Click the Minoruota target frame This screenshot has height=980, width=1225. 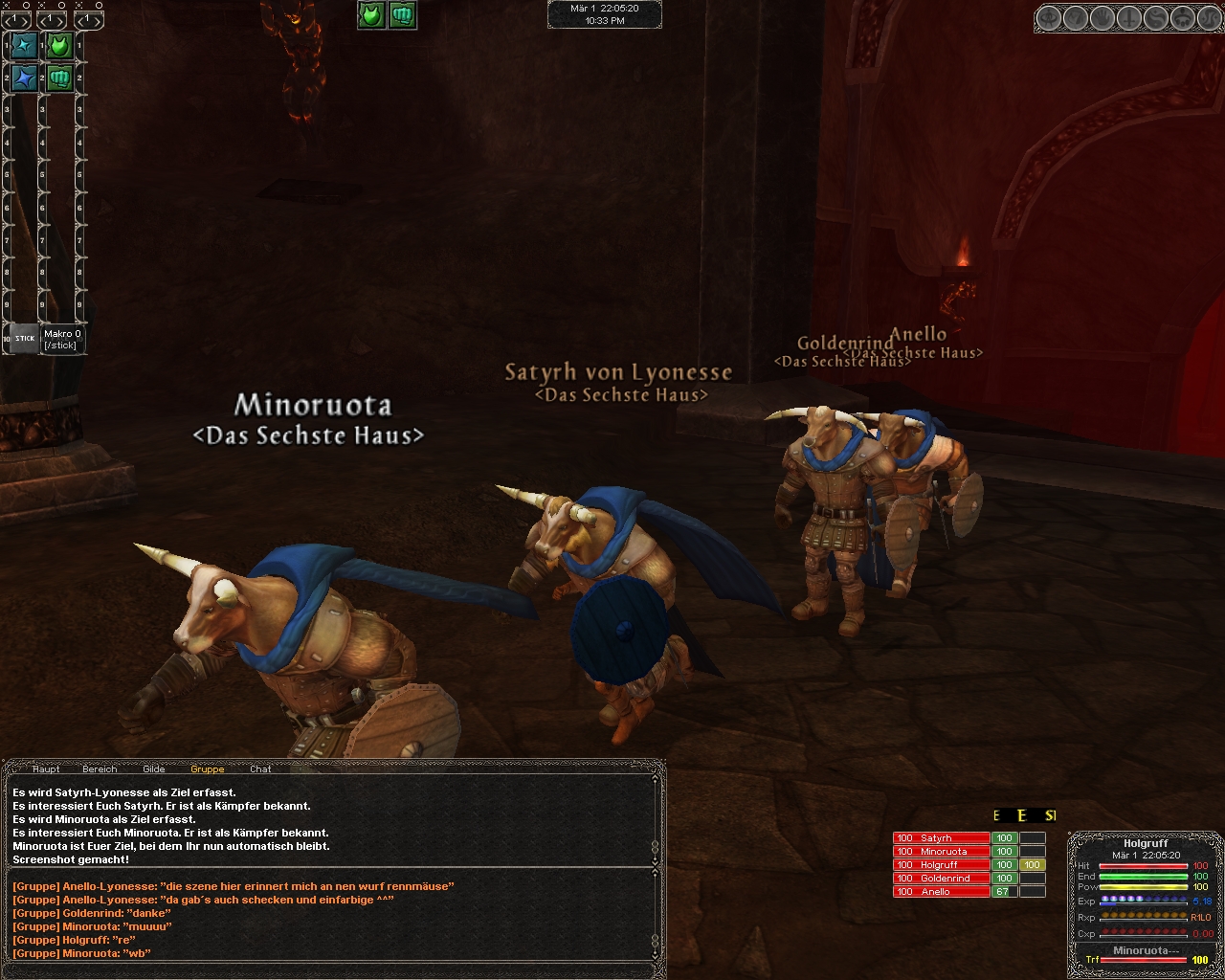pyautogui.click(x=1145, y=950)
